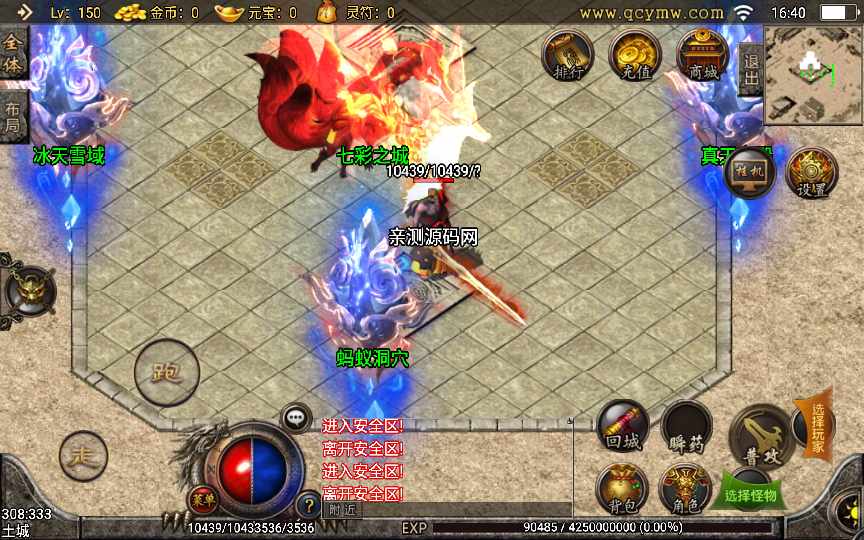Image resolution: width=864 pixels, height=540 pixels.
Task: Click the 附近 nearby chat channel
Action: tap(342, 508)
